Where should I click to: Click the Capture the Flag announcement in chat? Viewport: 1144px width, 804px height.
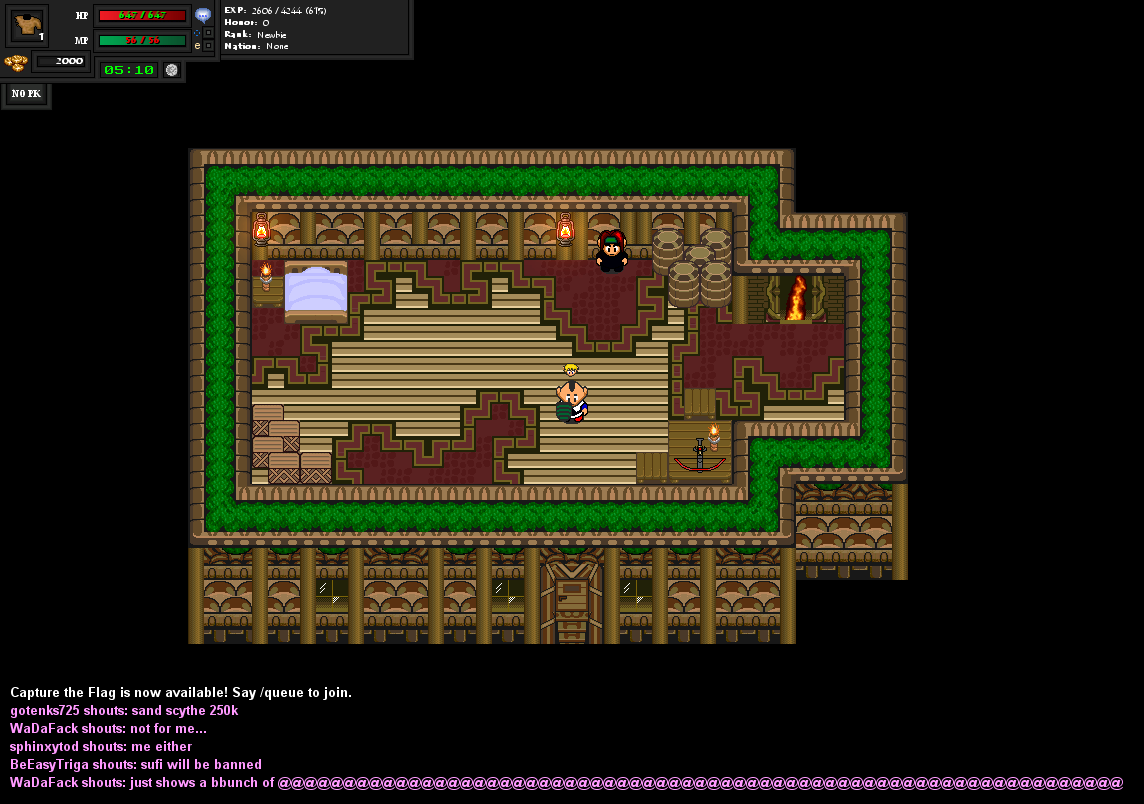[x=181, y=692]
